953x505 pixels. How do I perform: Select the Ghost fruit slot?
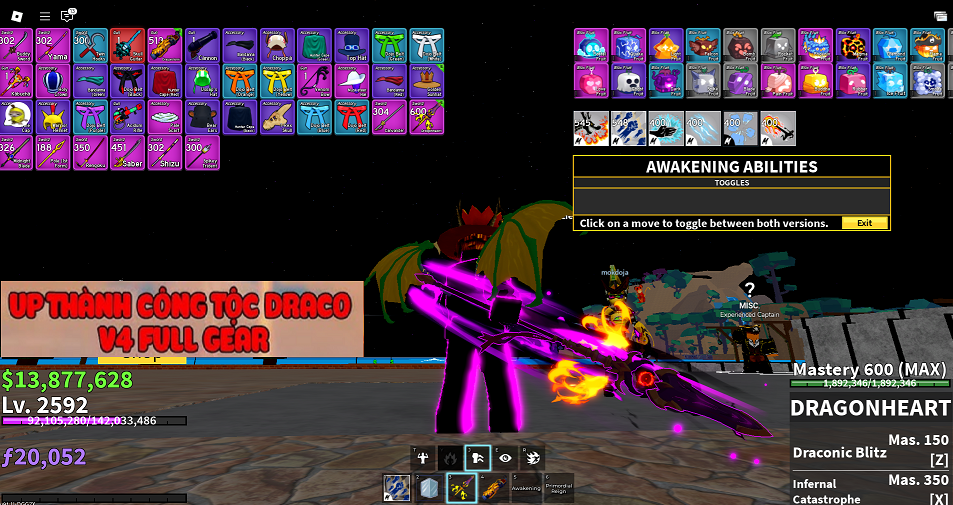click(x=629, y=81)
